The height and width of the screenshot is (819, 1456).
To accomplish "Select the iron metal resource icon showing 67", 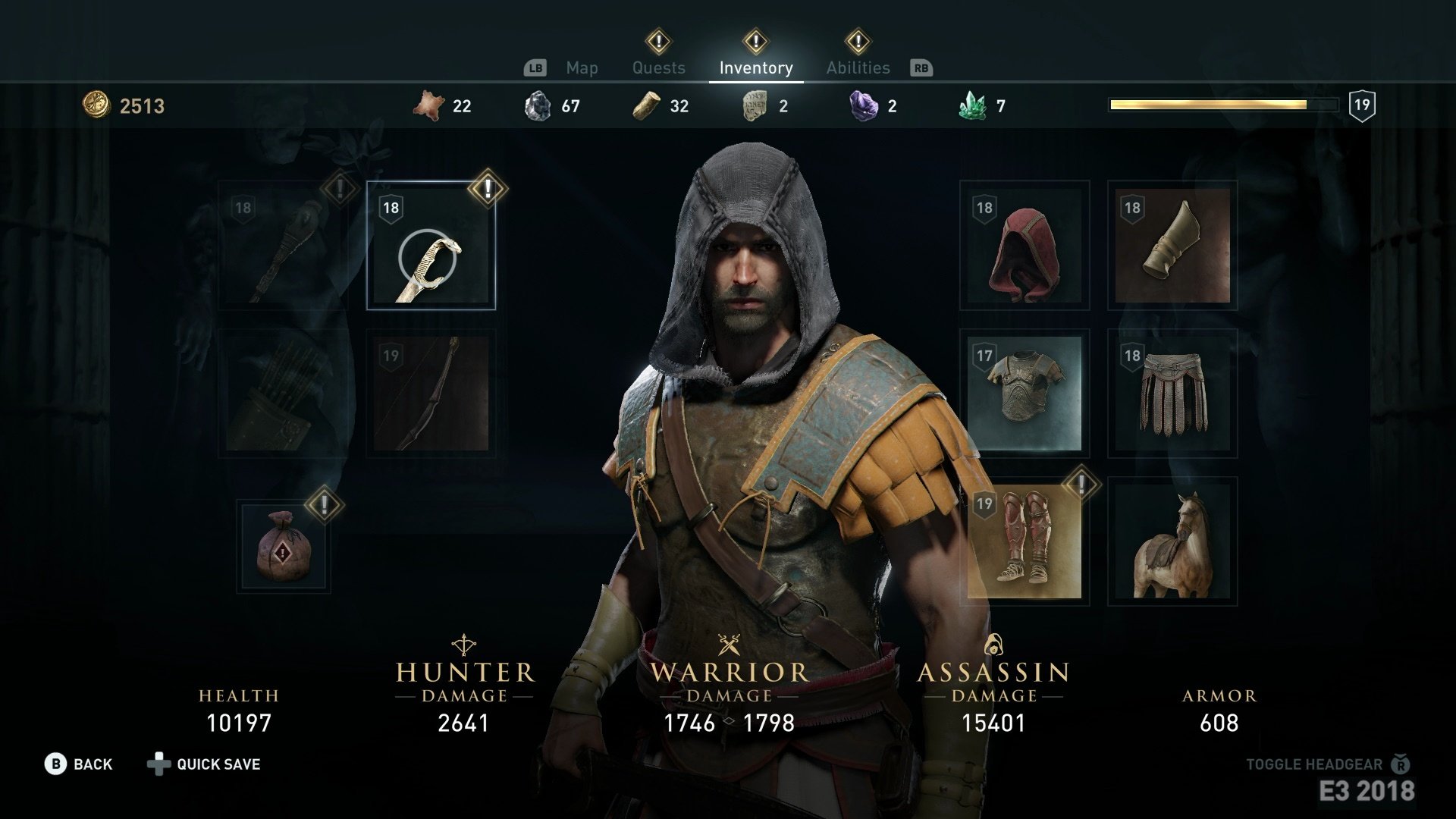I will pyautogui.click(x=539, y=105).
